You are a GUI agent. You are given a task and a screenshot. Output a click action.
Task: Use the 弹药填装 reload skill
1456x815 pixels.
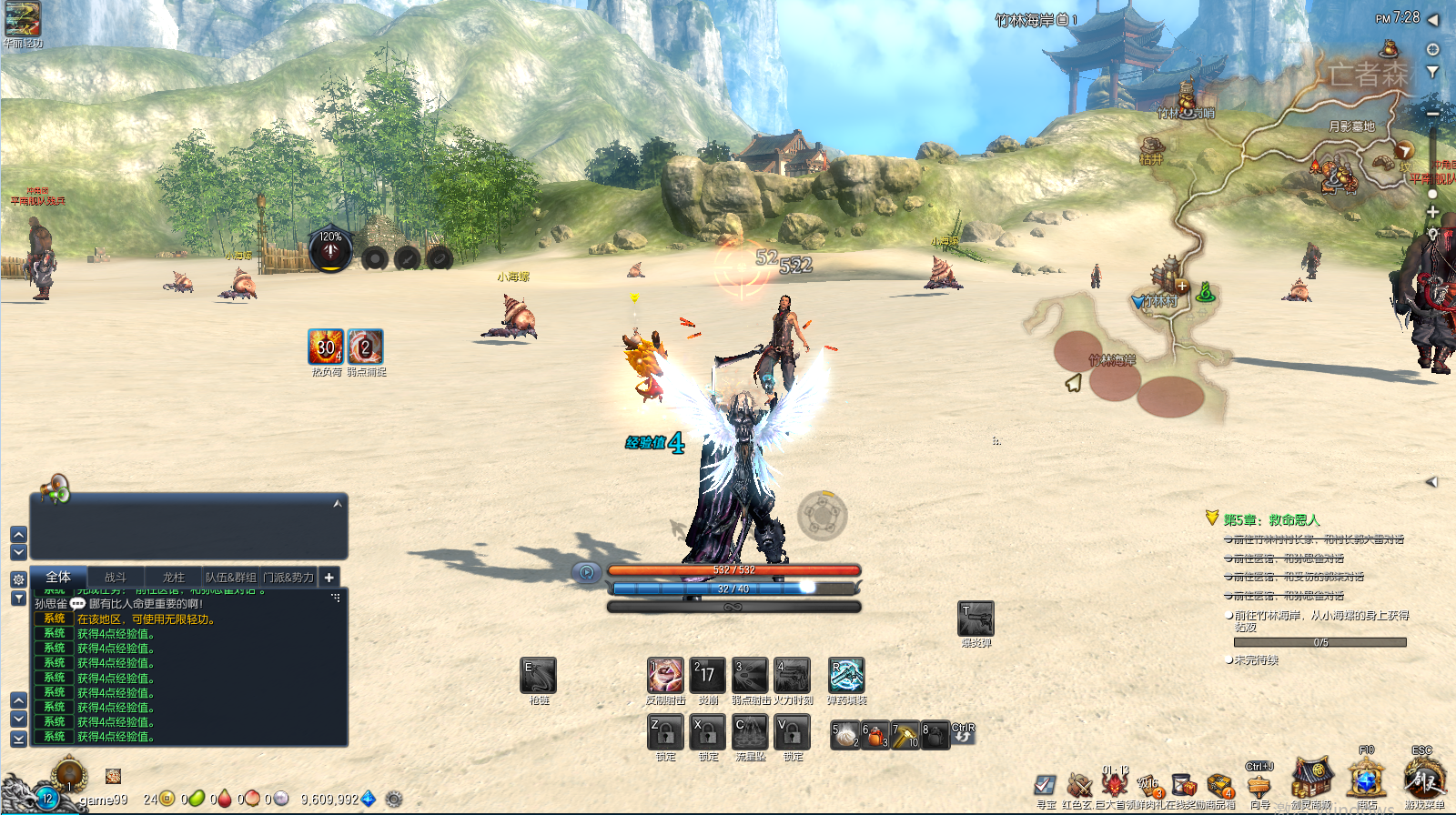(x=846, y=676)
